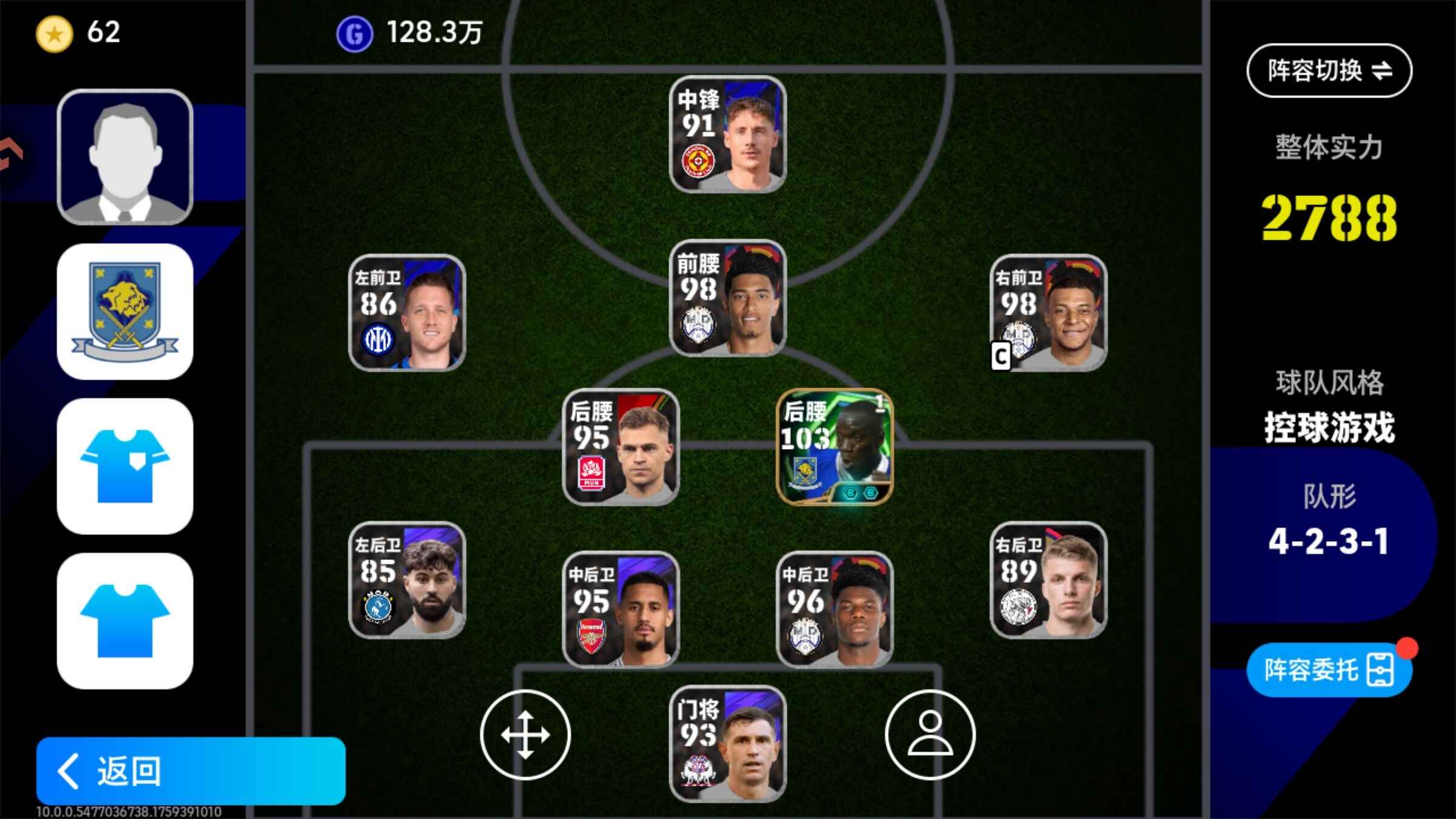The width and height of the screenshot is (1456, 819).
Task: Pick the 右前卫 captain card rated 98
Action: pyautogui.click(x=1048, y=312)
